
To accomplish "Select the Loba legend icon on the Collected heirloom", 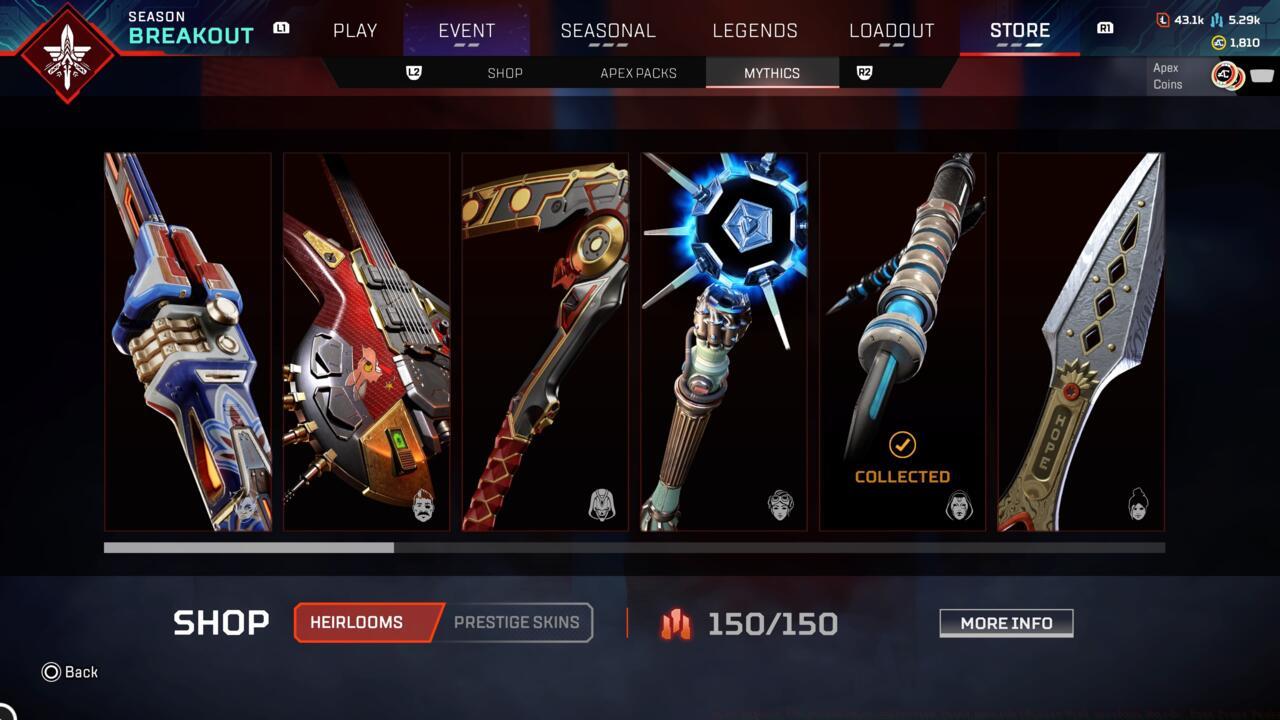I will point(959,507).
